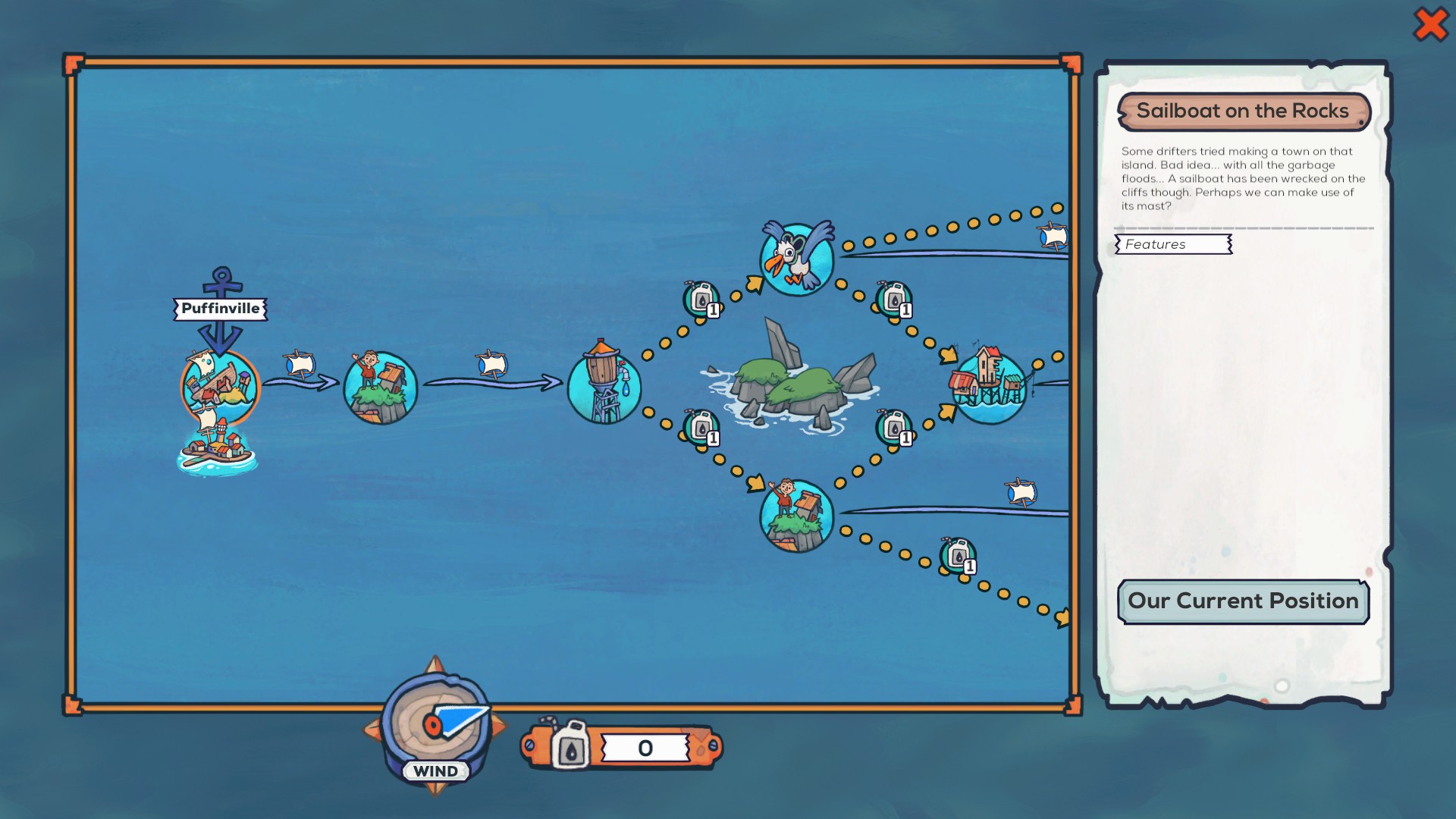Open the Features section label

(1173, 244)
